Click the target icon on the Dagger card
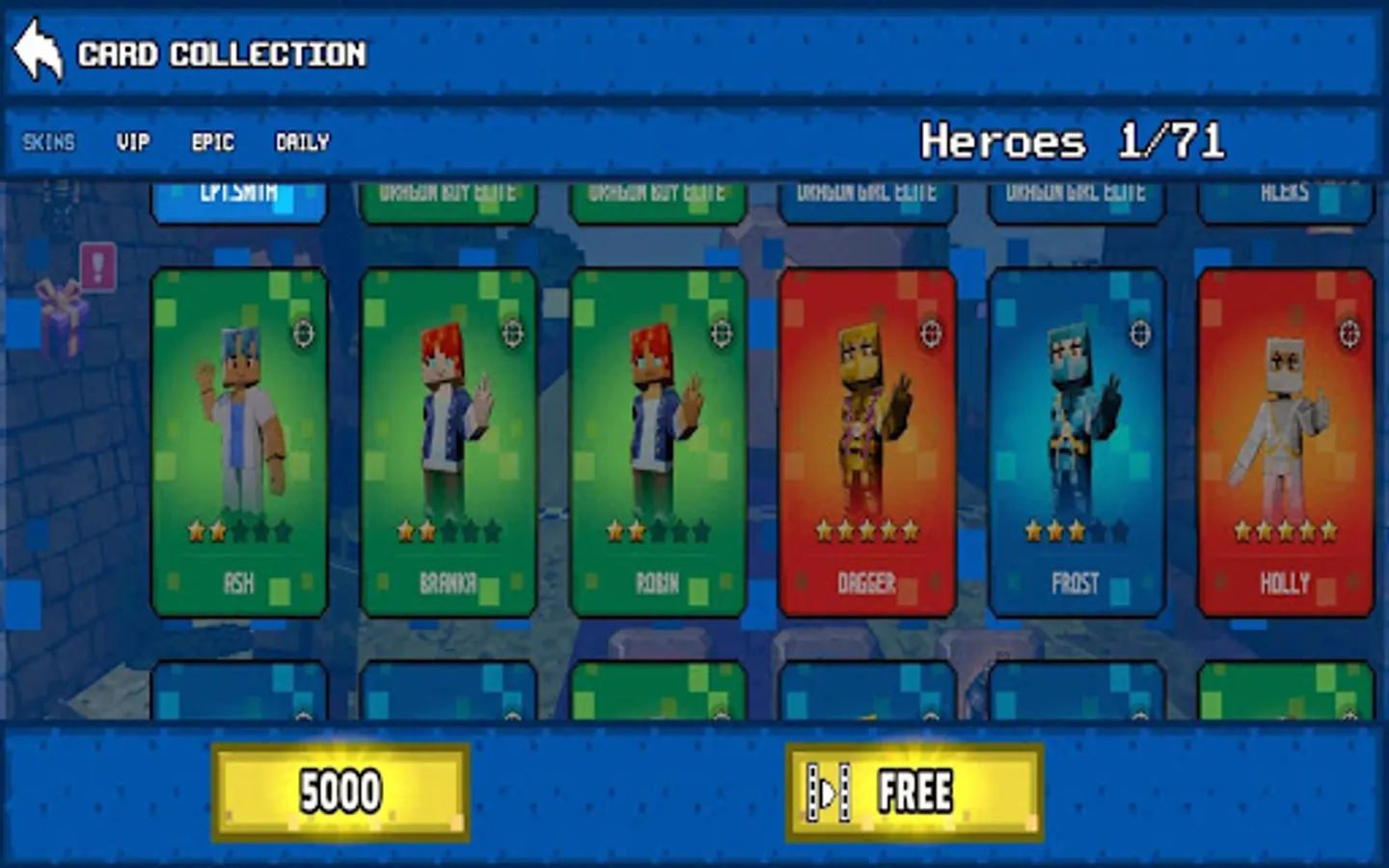The width and height of the screenshot is (1389, 868). (929, 336)
